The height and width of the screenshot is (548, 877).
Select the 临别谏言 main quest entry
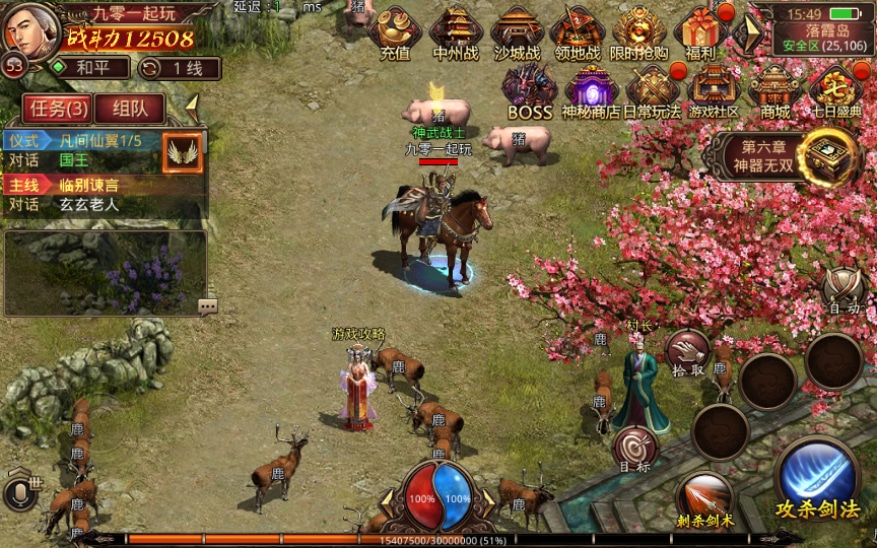(90, 185)
